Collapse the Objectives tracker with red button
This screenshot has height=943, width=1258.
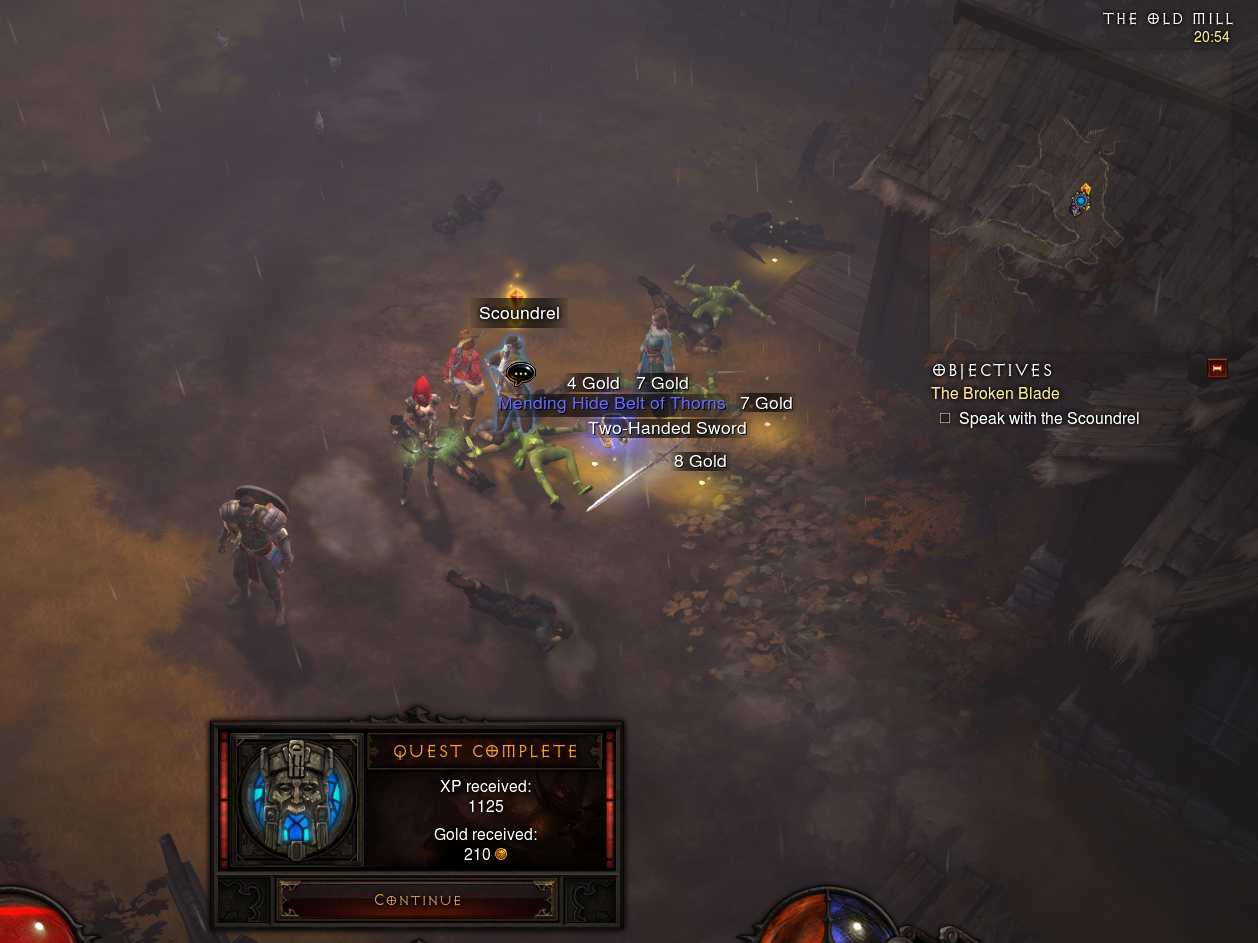coord(1217,369)
